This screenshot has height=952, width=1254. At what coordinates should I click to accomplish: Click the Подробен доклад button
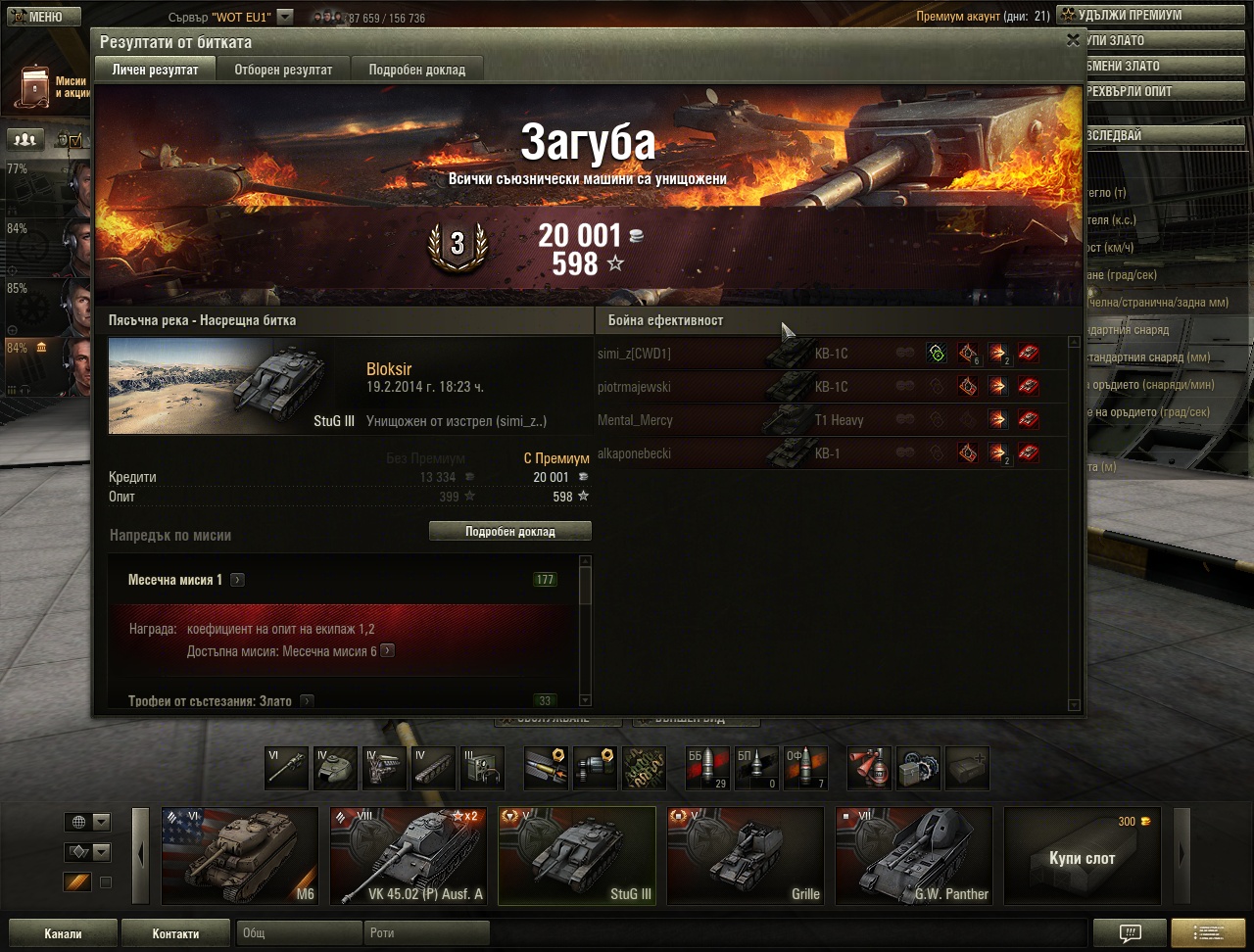click(509, 531)
